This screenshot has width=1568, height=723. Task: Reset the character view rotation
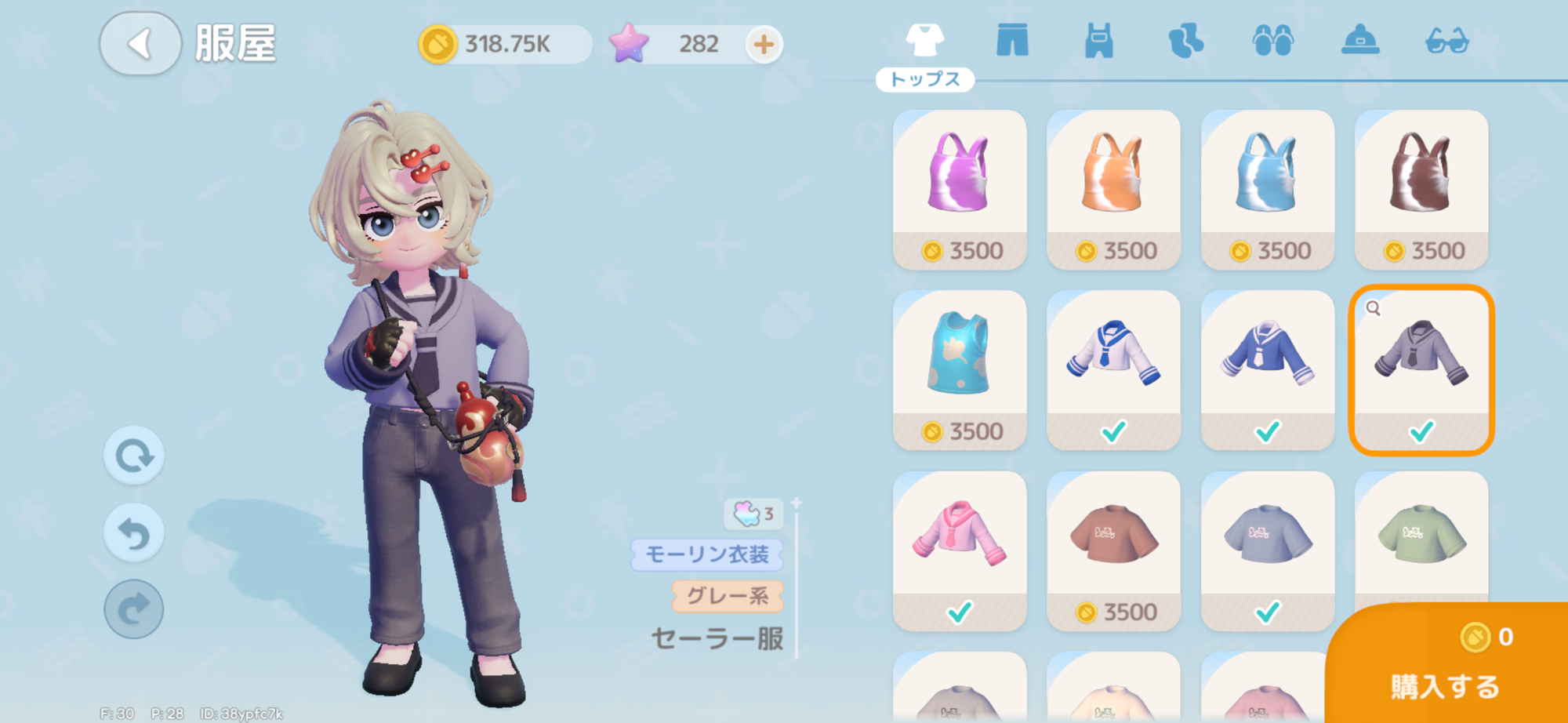point(134,456)
